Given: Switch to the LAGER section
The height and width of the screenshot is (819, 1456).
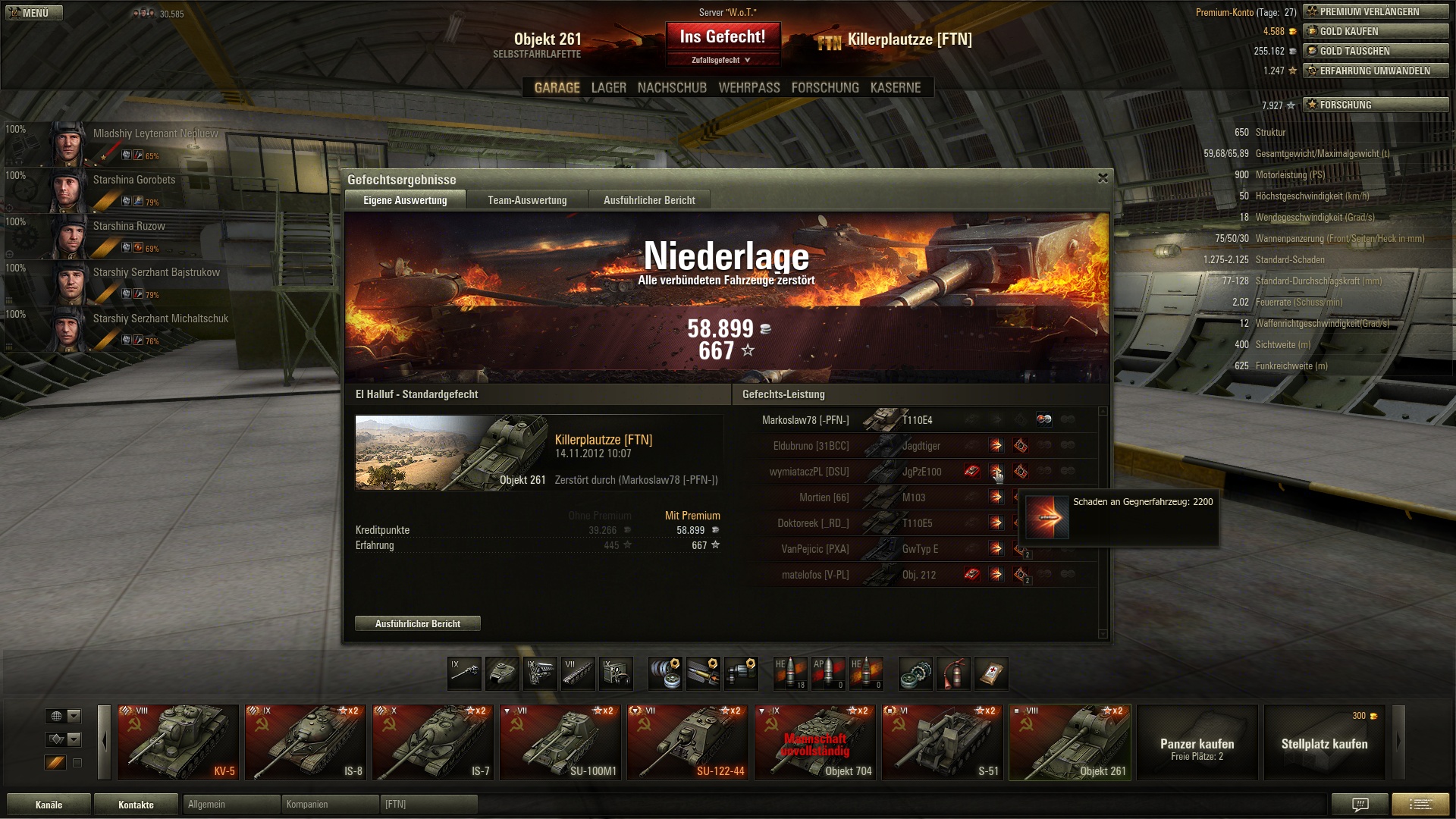Looking at the screenshot, I should 608,88.
